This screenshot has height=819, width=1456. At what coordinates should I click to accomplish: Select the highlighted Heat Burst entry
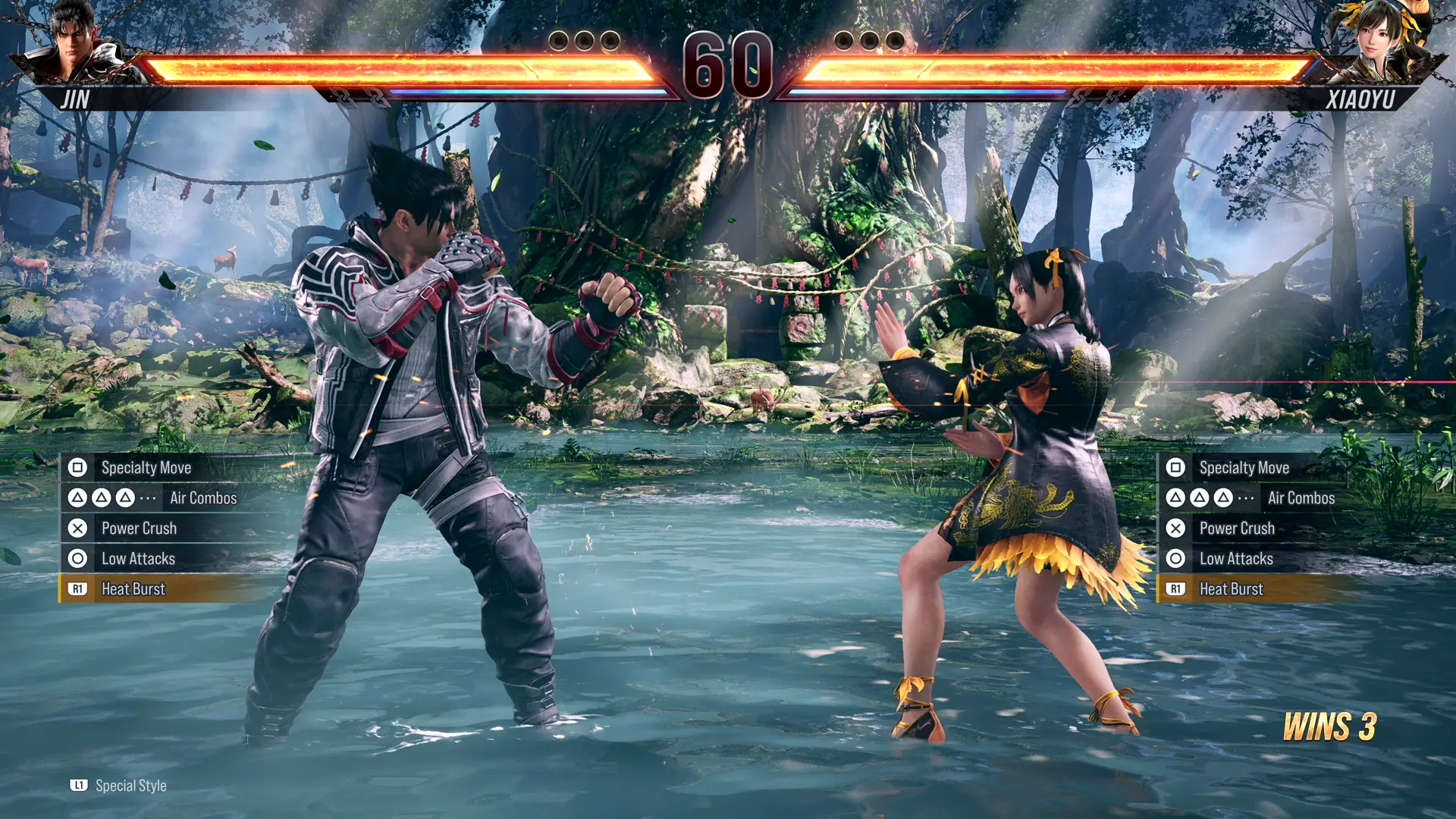coord(133,589)
